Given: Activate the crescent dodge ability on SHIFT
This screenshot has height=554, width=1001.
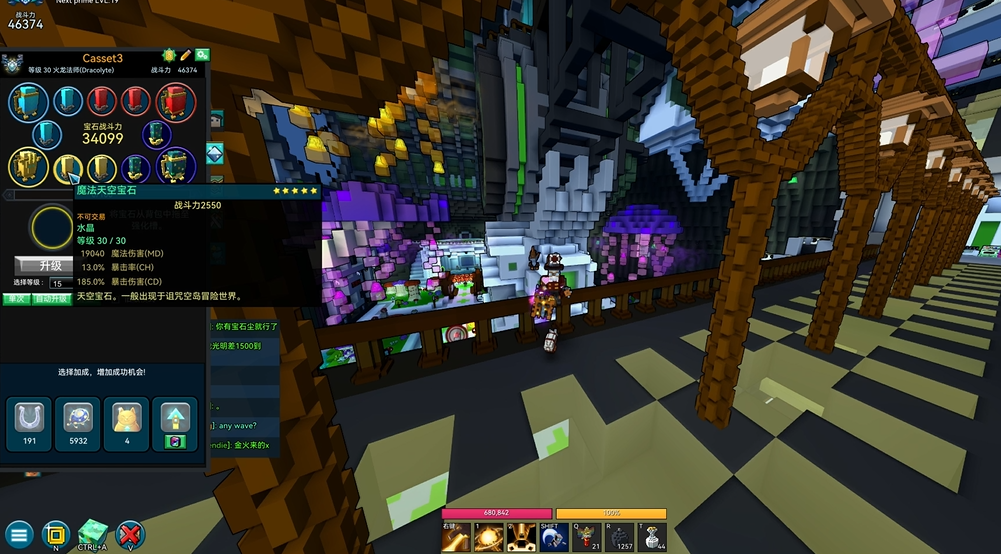Looking at the screenshot, I should click(554, 537).
